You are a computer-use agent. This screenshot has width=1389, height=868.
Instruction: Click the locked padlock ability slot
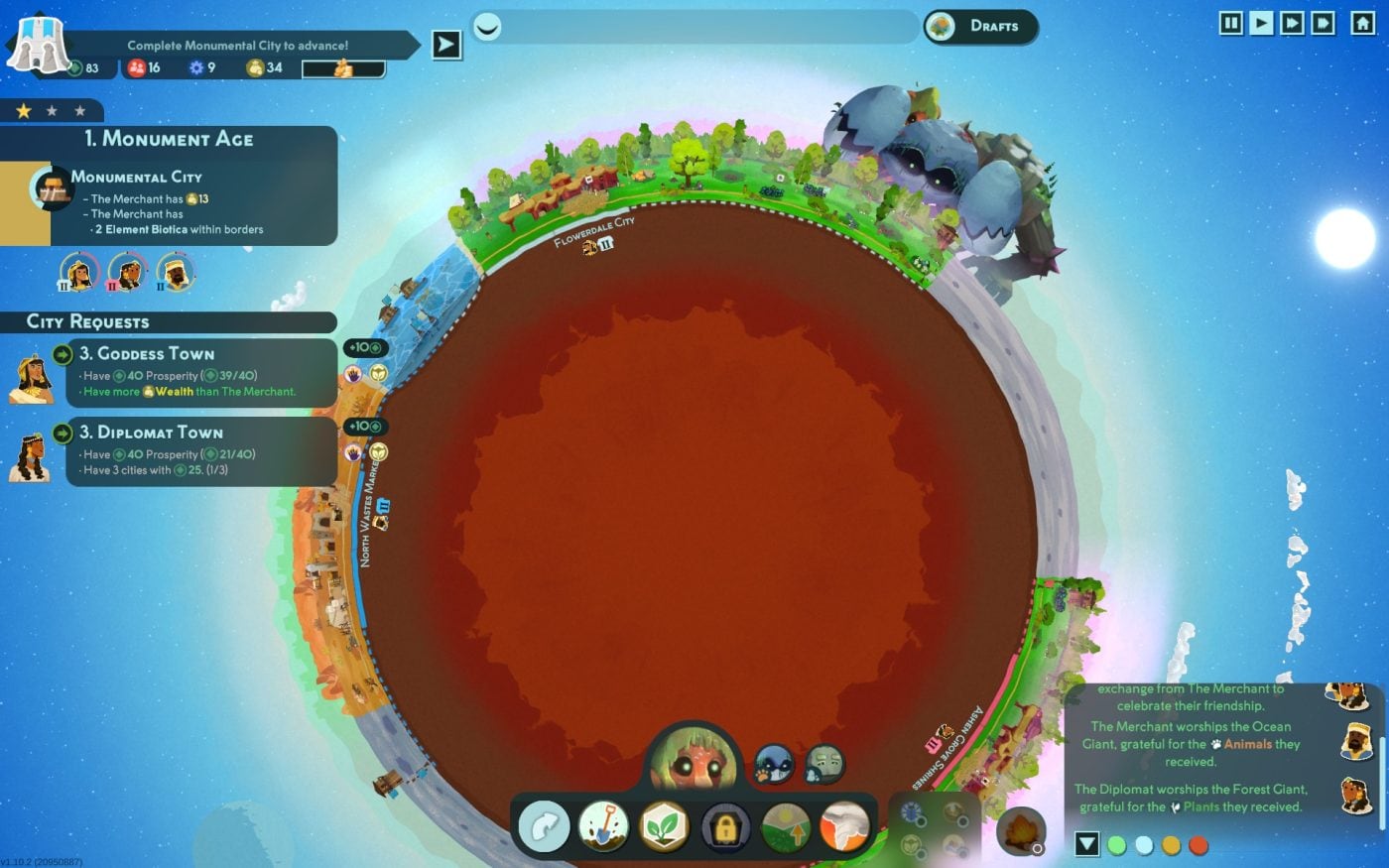coord(725,826)
